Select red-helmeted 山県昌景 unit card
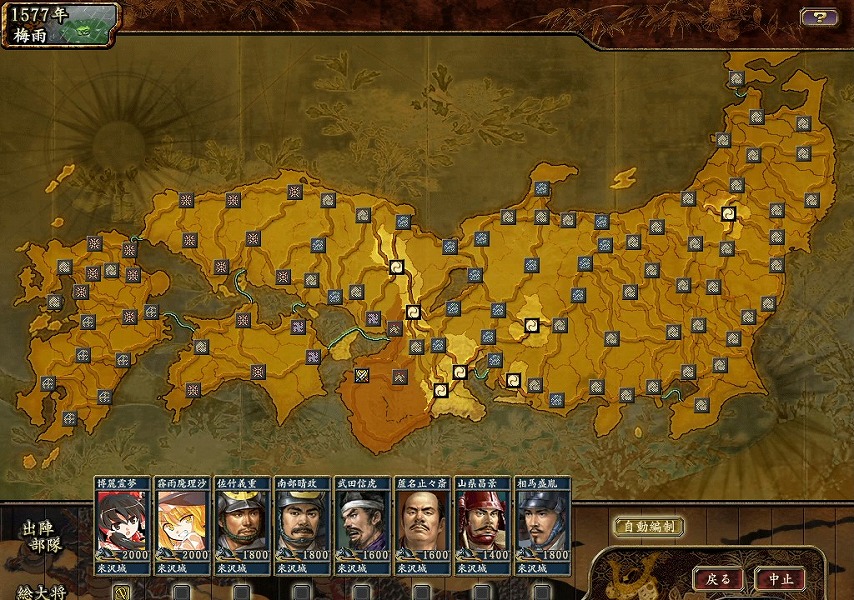 pyautogui.click(x=482, y=524)
